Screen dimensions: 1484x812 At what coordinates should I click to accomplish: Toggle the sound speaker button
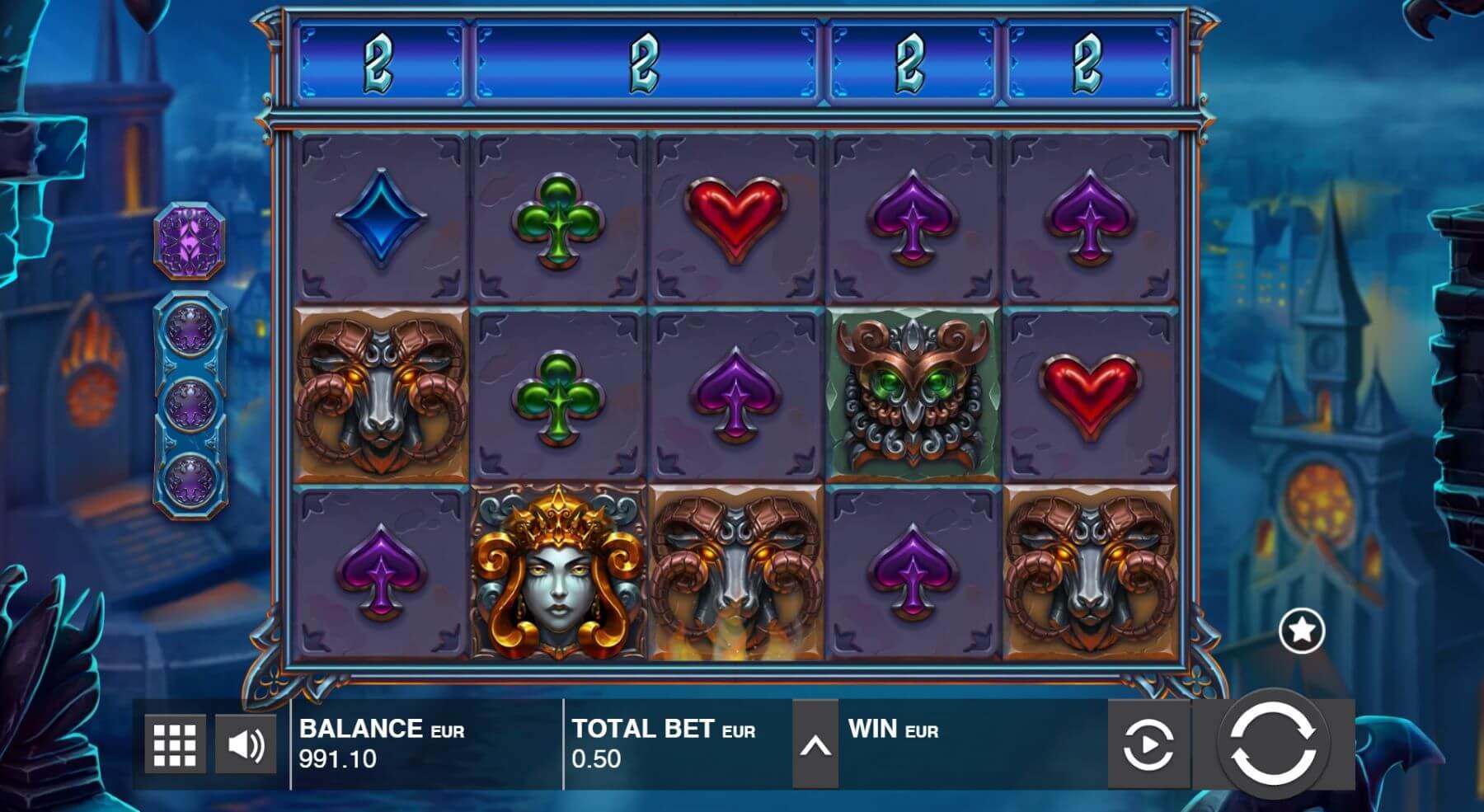[246, 744]
